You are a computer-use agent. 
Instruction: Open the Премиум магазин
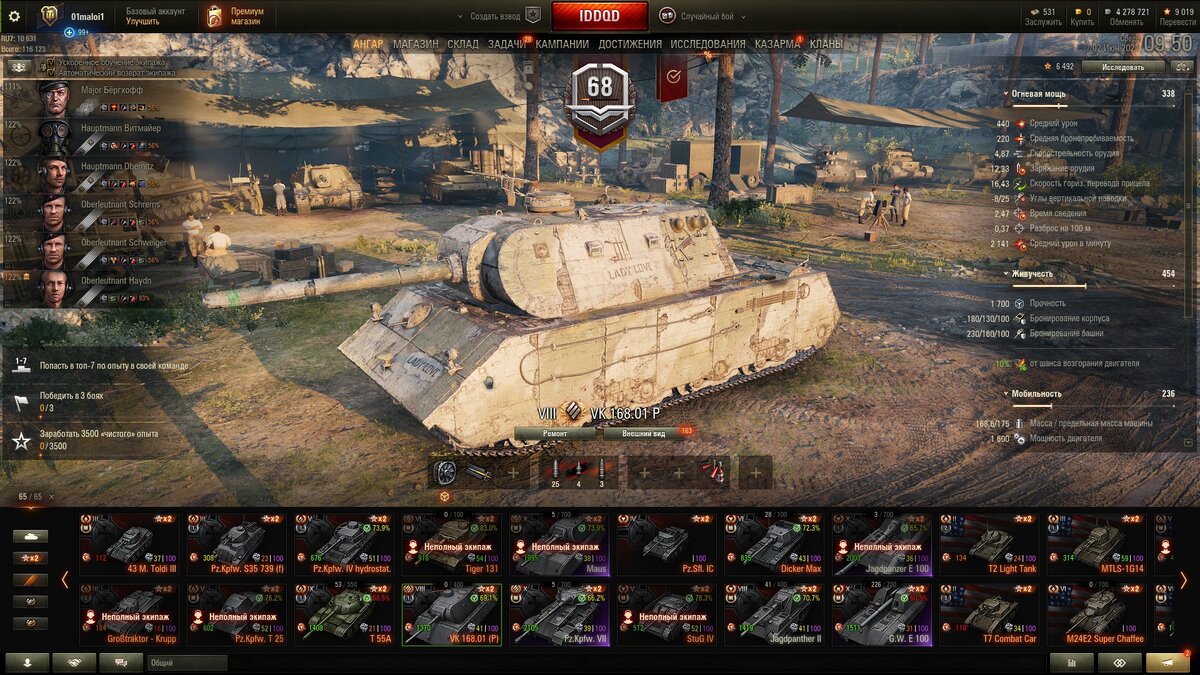tap(236, 16)
